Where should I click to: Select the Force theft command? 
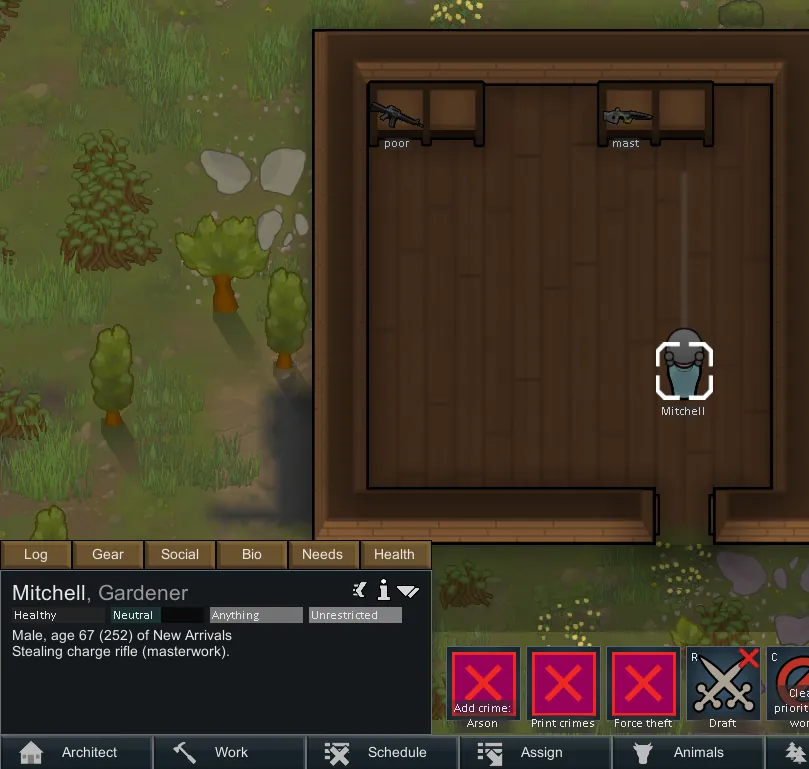tap(643, 689)
